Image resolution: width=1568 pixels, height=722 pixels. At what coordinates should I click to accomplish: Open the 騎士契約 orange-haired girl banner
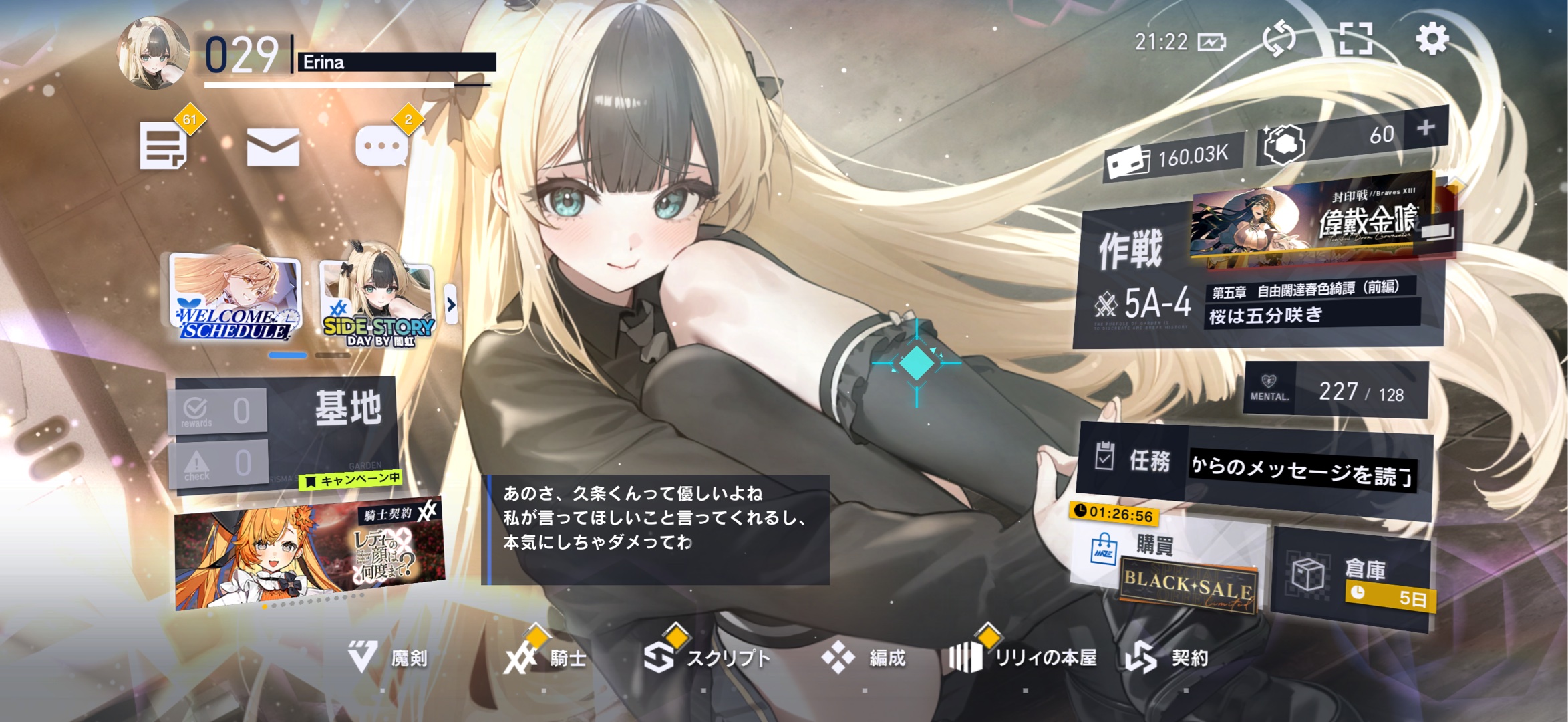[309, 555]
